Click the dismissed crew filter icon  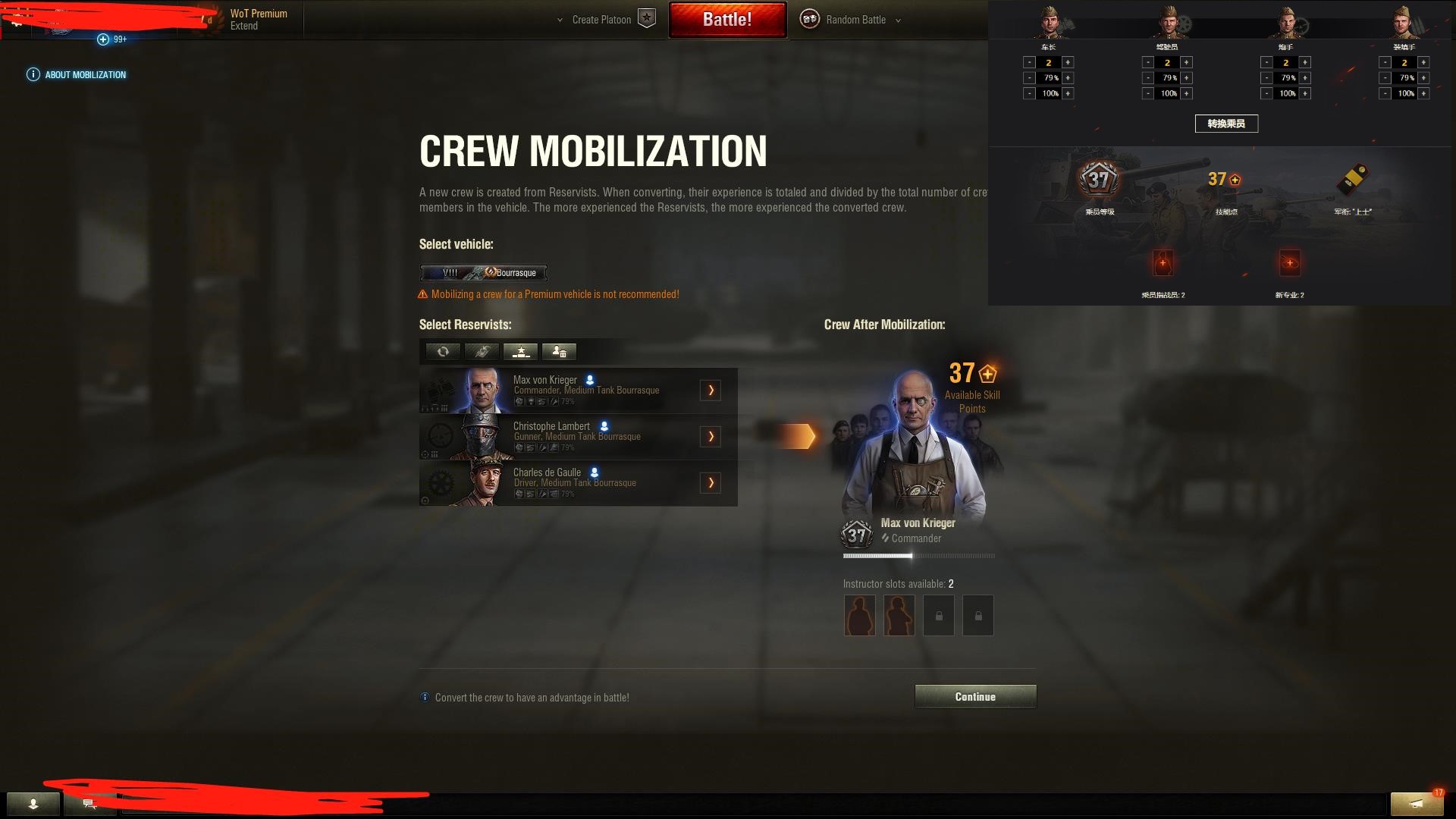(559, 352)
